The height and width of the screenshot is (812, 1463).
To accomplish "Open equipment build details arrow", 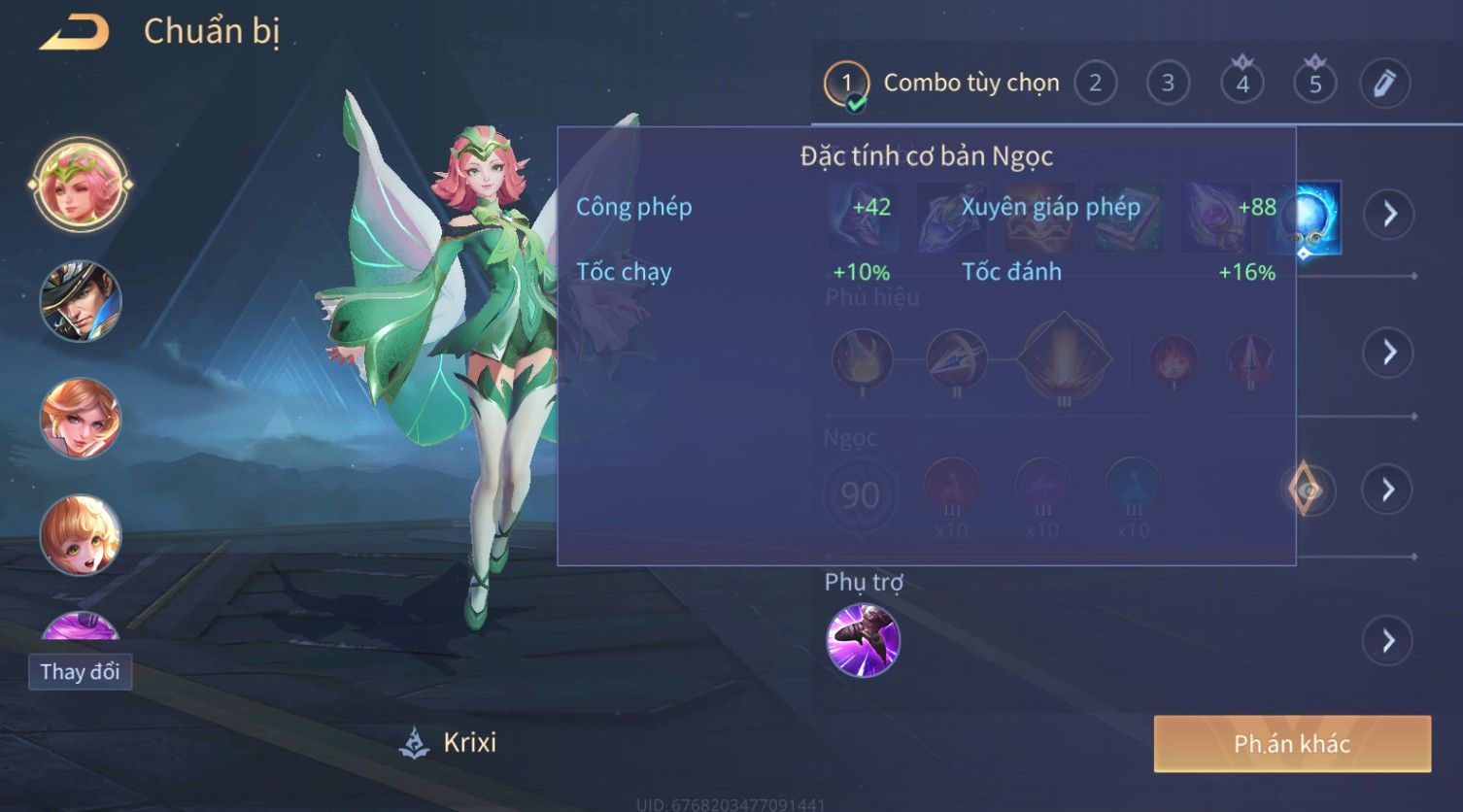I will (x=1389, y=214).
